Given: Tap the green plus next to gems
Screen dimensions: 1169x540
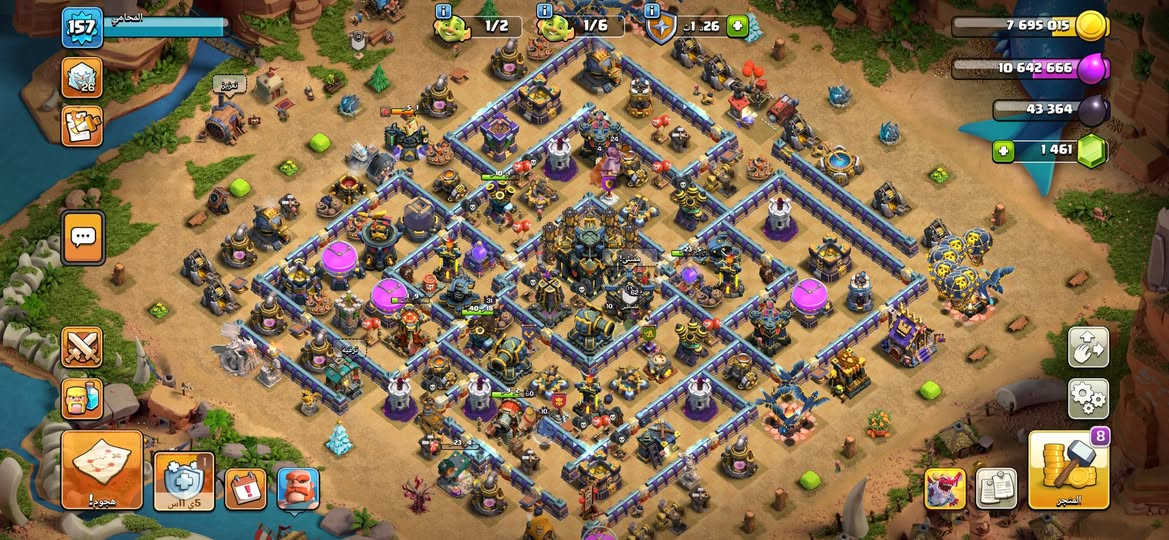Looking at the screenshot, I should [x=1002, y=151].
